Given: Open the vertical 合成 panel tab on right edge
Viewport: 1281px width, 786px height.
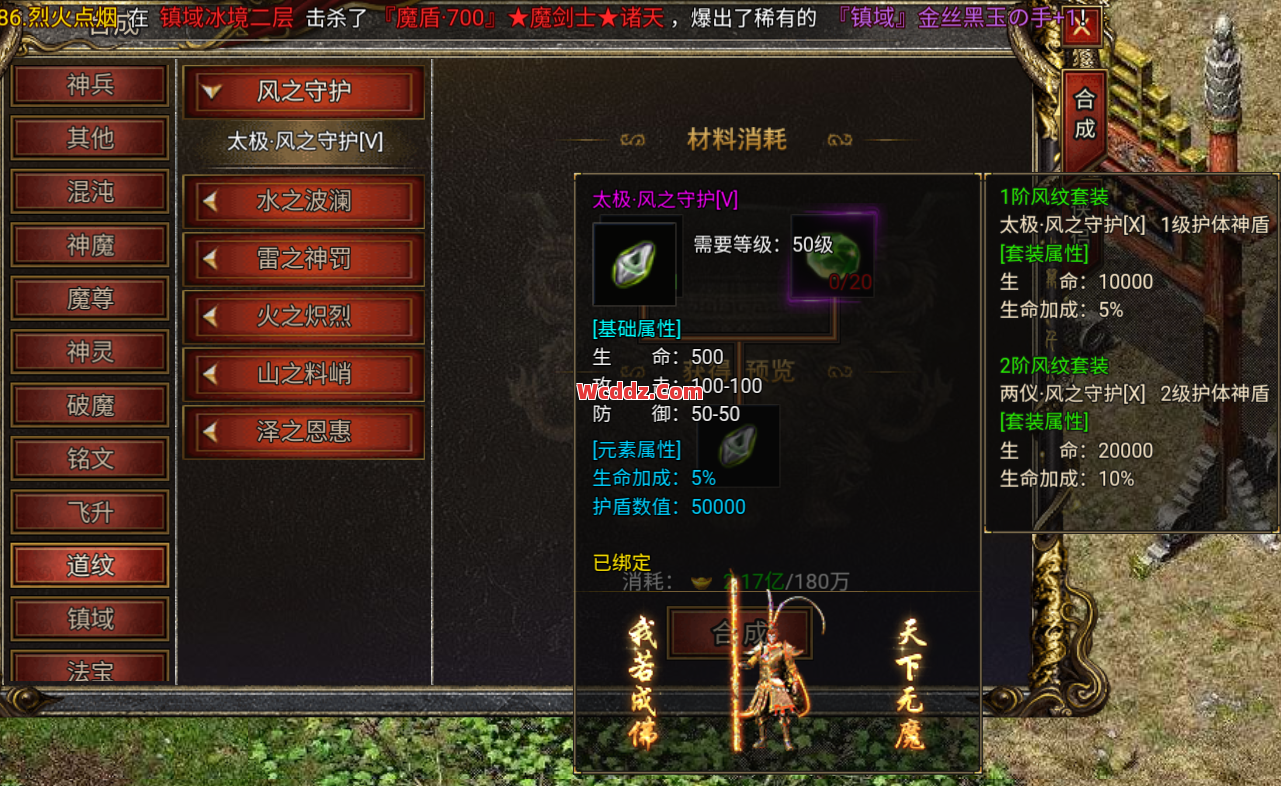Looking at the screenshot, I should pyautogui.click(x=1083, y=110).
